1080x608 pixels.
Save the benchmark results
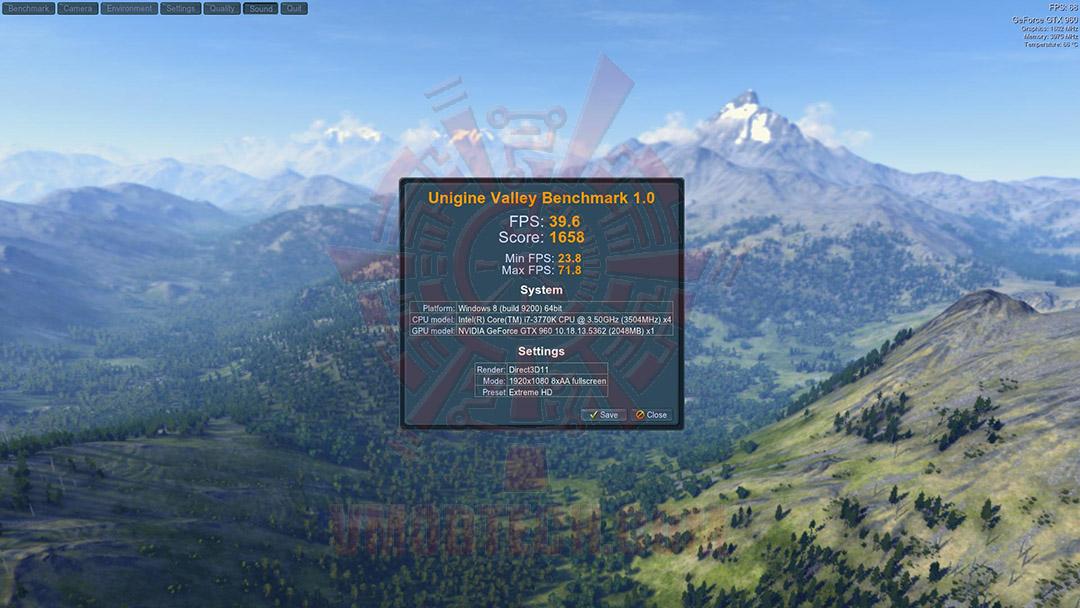coord(604,415)
